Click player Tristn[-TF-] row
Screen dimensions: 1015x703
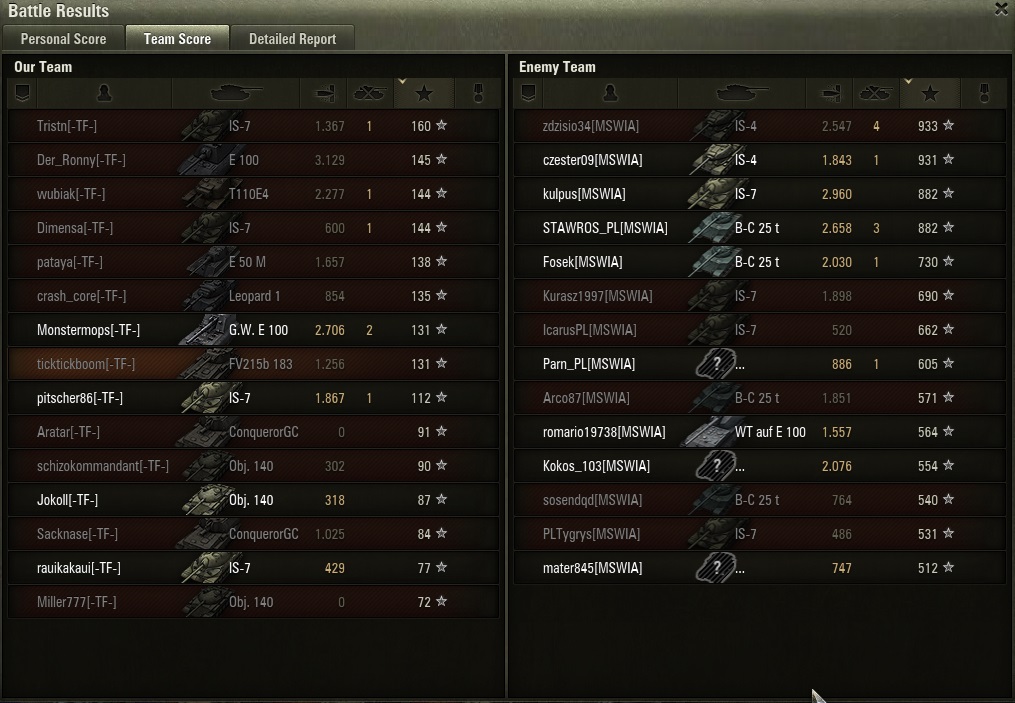67,126
